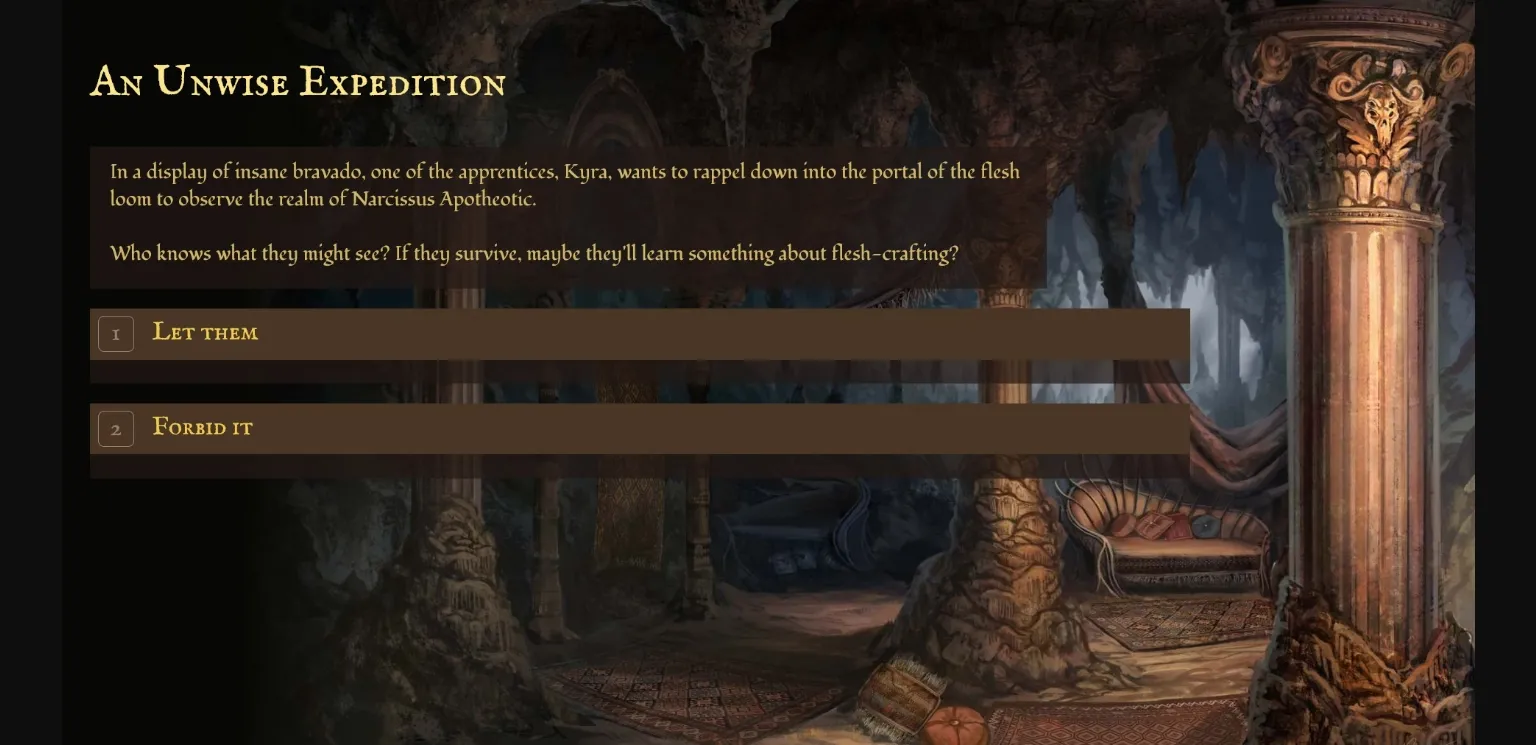Viewport: 1536px width, 745px height.
Task: Click the darker strip below 'Let them'
Action: pos(640,372)
